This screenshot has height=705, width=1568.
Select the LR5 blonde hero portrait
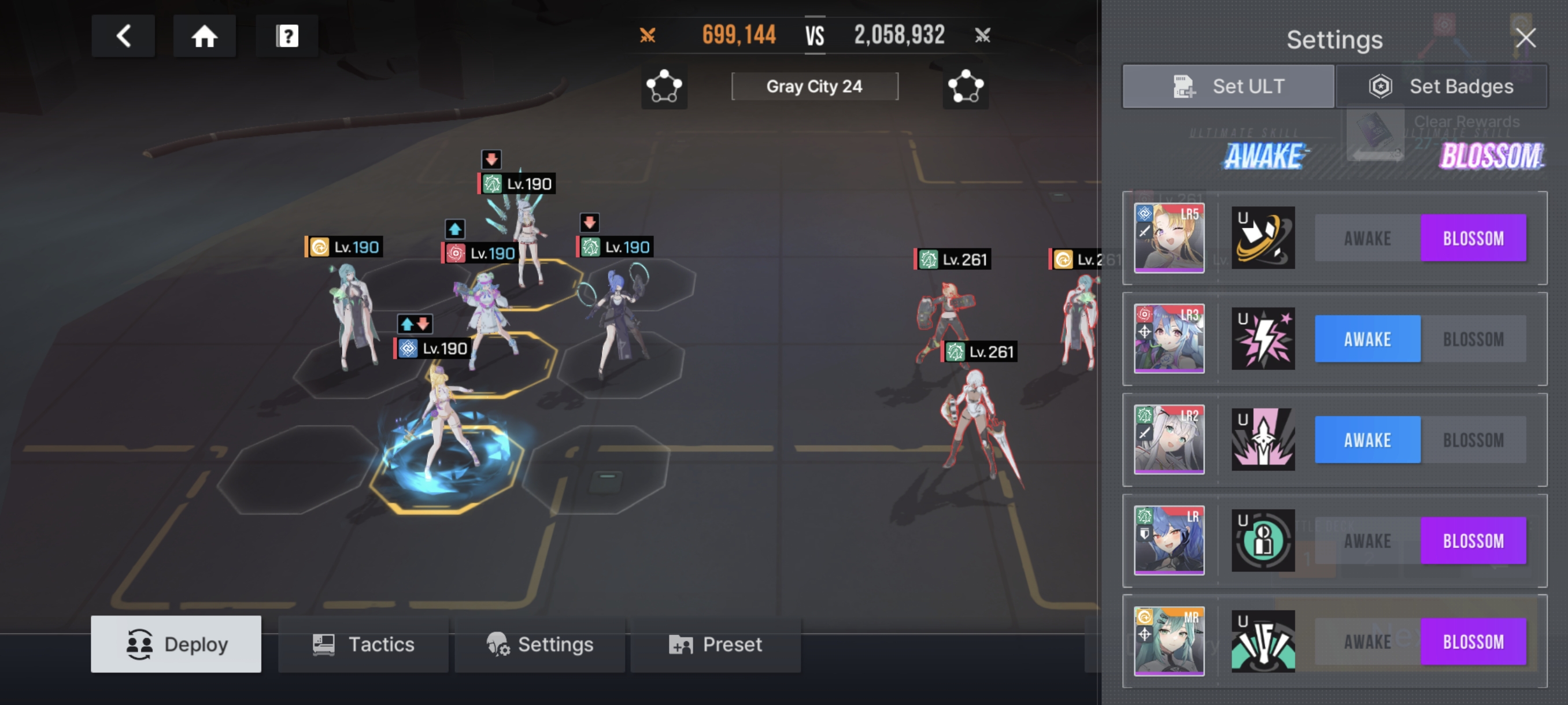pyautogui.click(x=1168, y=238)
